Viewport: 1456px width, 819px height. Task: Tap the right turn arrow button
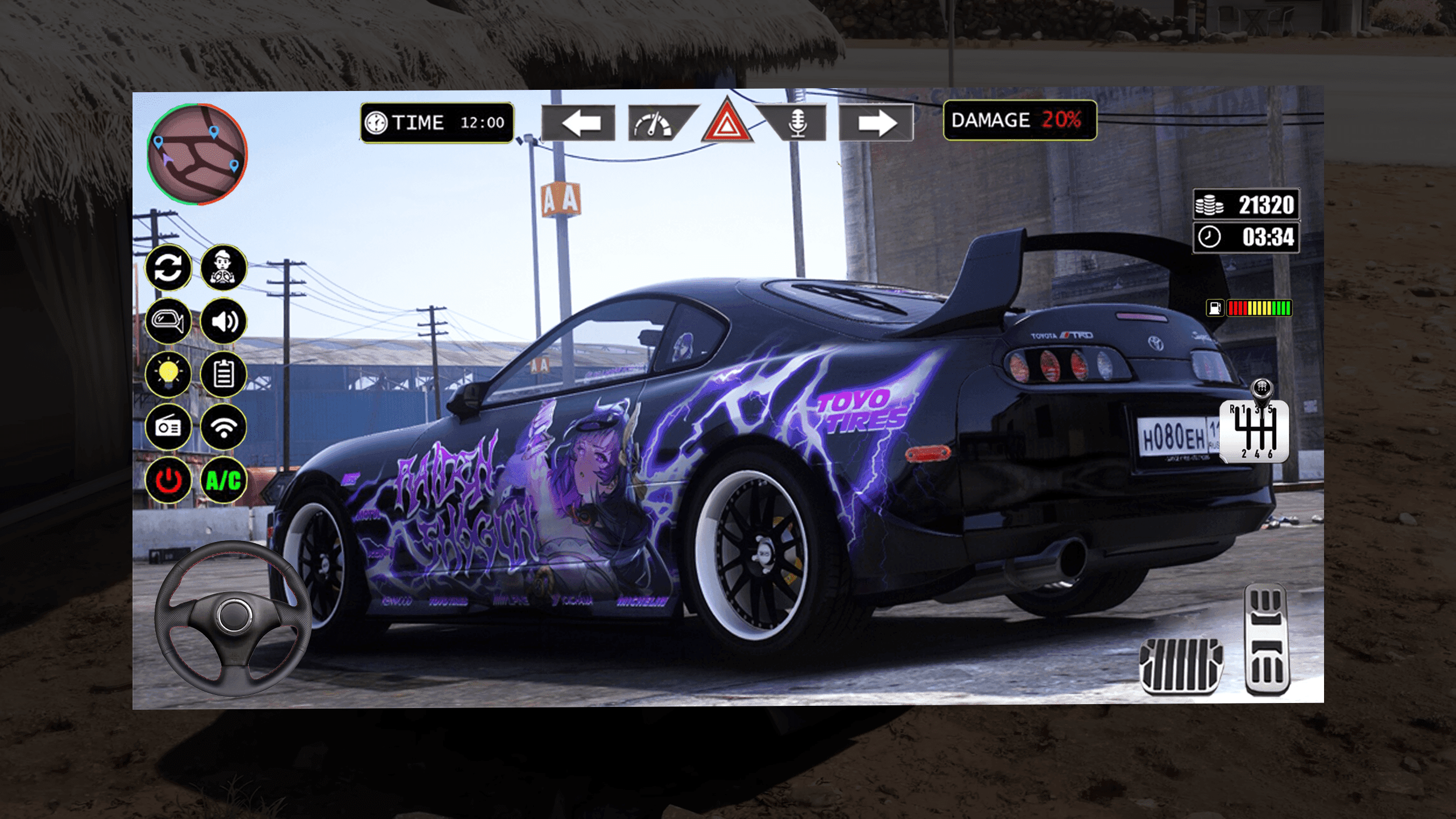[876, 123]
